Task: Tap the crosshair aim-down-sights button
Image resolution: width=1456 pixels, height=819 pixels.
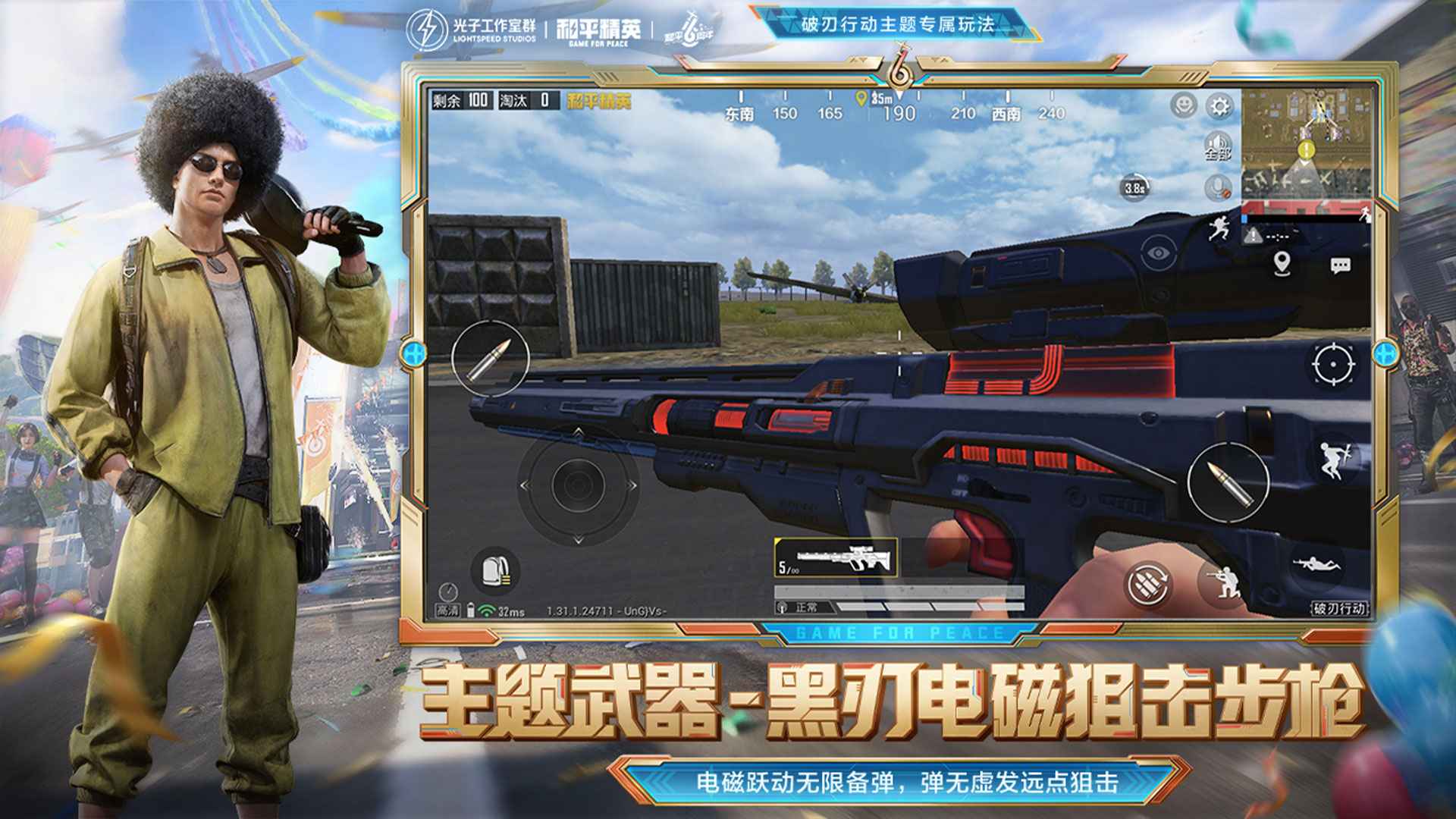Action: 1333,365
